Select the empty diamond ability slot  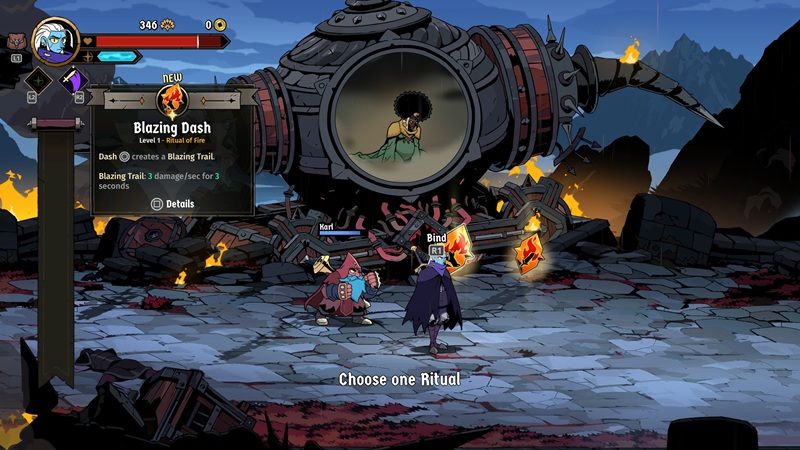40,82
